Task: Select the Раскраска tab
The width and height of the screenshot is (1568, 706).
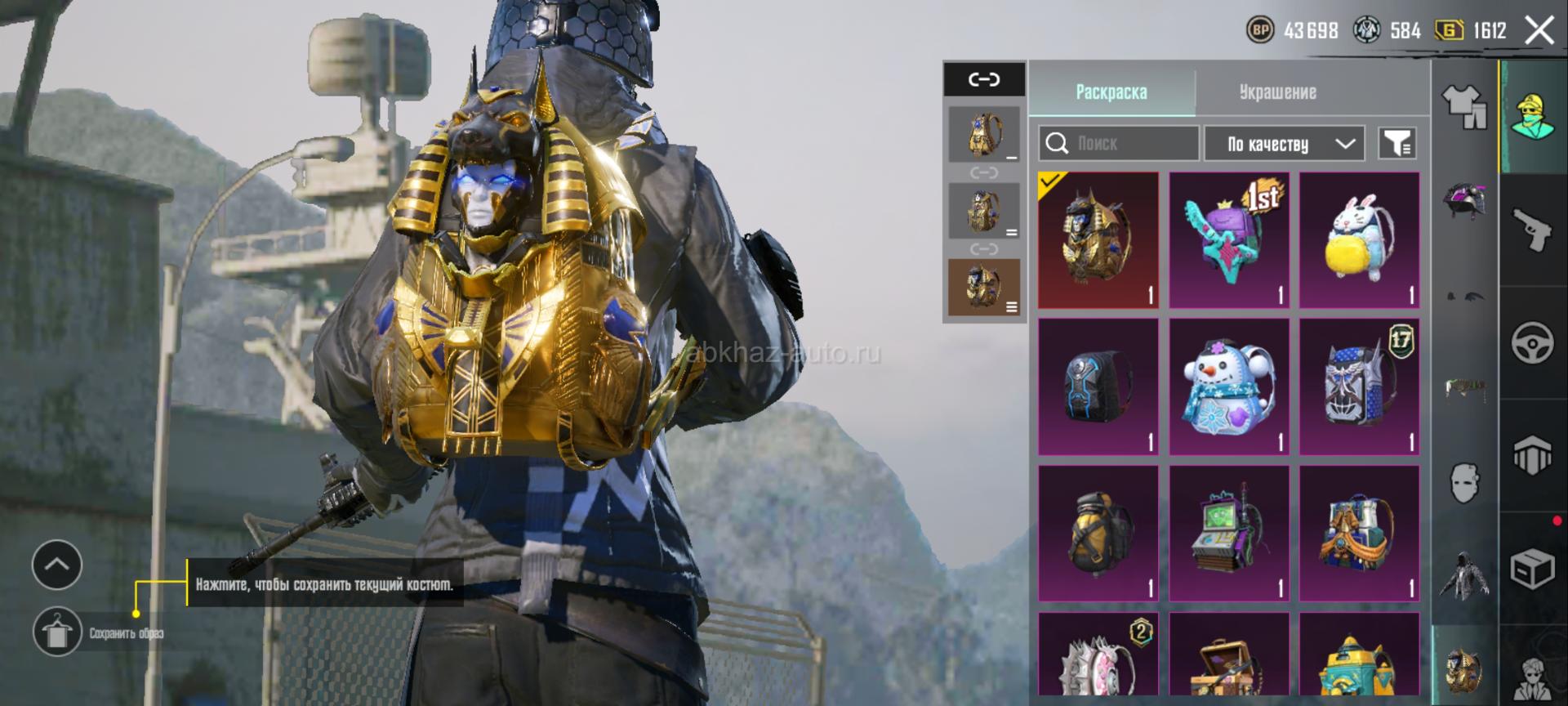Action: (1111, 92)
